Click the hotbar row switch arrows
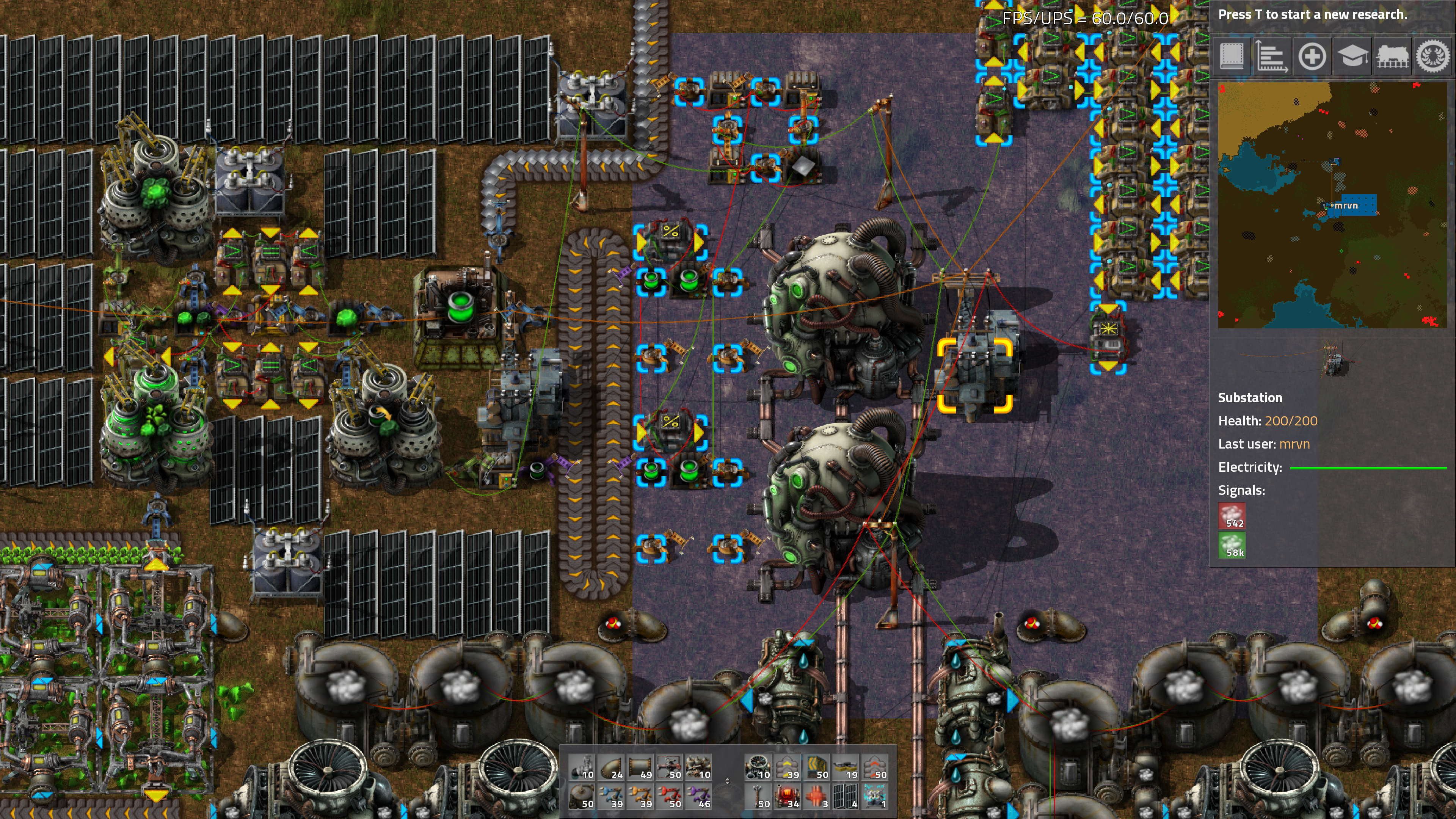Viewport: 1456px width, 819px height. click(x=728, y=781)
